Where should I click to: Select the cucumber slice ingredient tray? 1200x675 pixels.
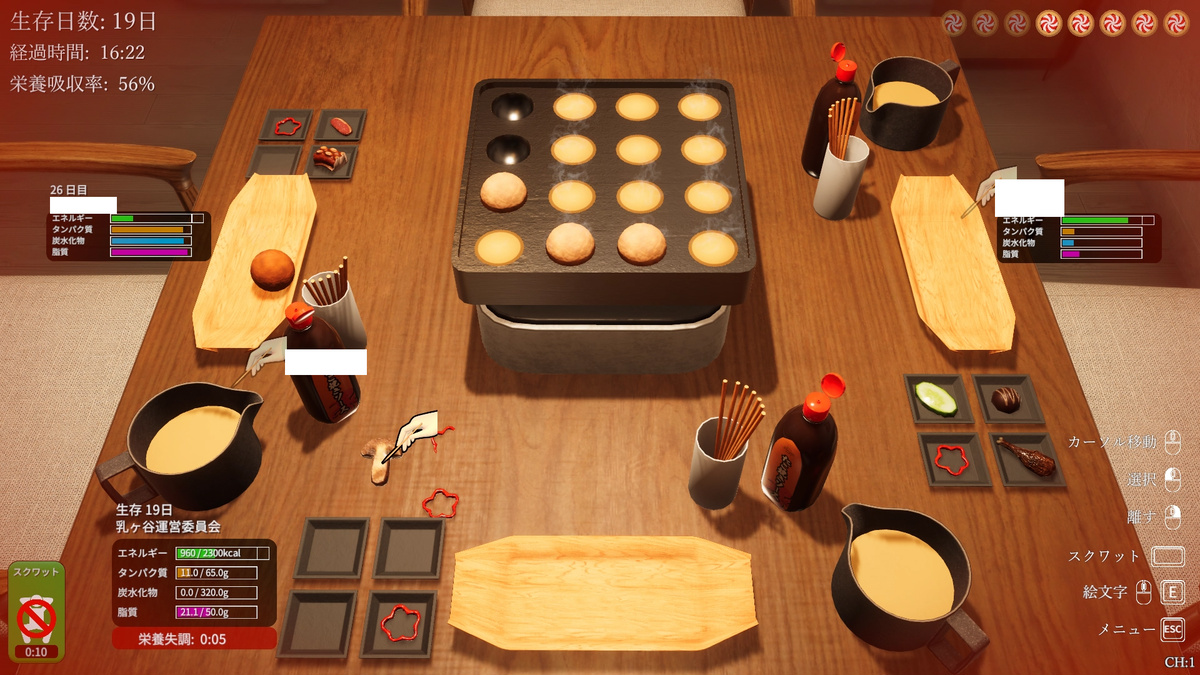[936, 399]
